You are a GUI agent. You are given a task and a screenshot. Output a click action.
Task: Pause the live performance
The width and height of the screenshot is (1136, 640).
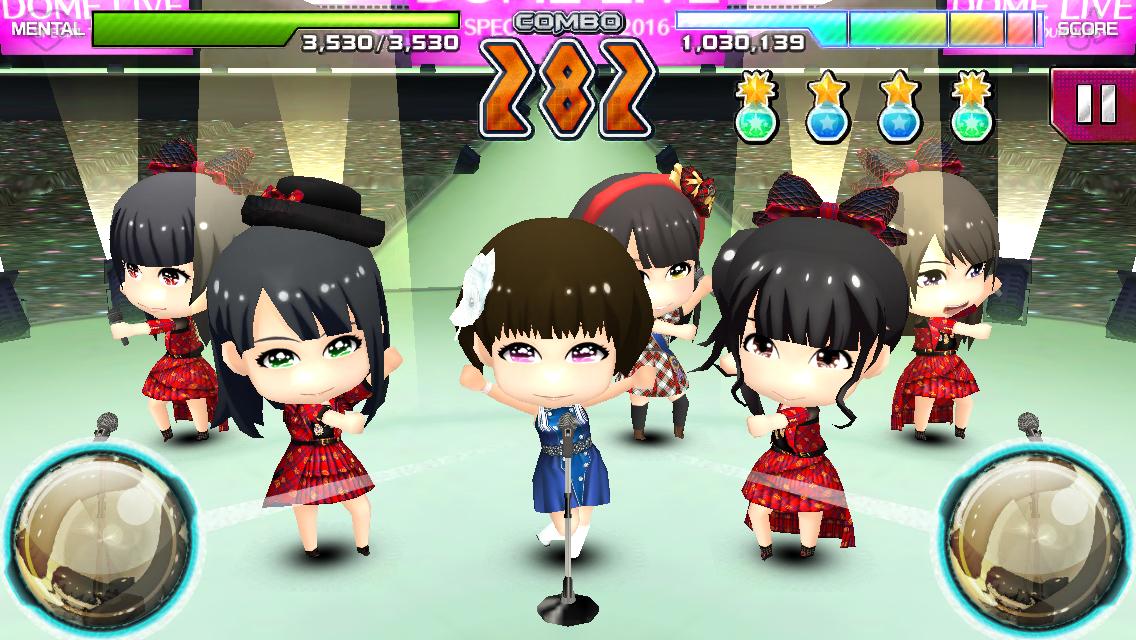point(1092,104)
